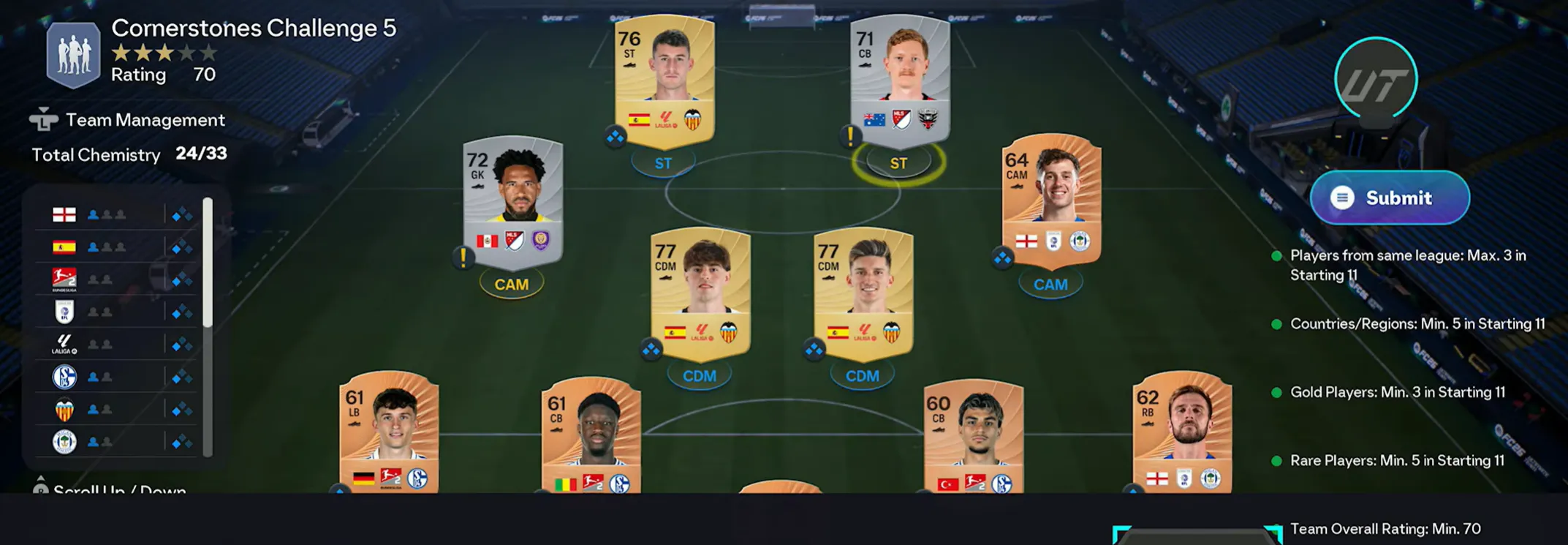Select the 61-rated CB bronze card
The width and height of the screenshot is (1568, 545).
(591, 437)
